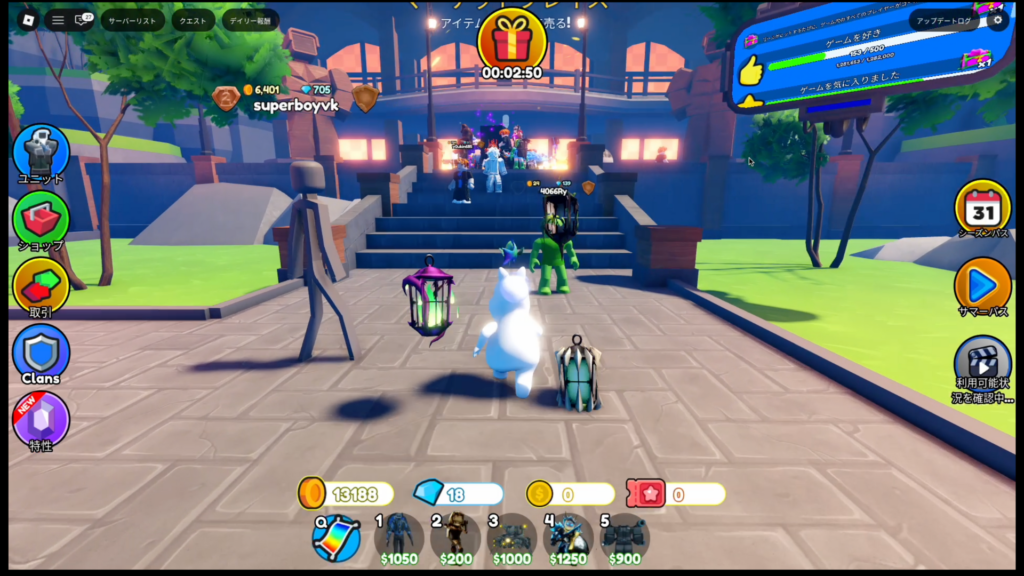Open the Roblox logo menu
This screenshot has width=1024, height=576.
click(24, 20)
